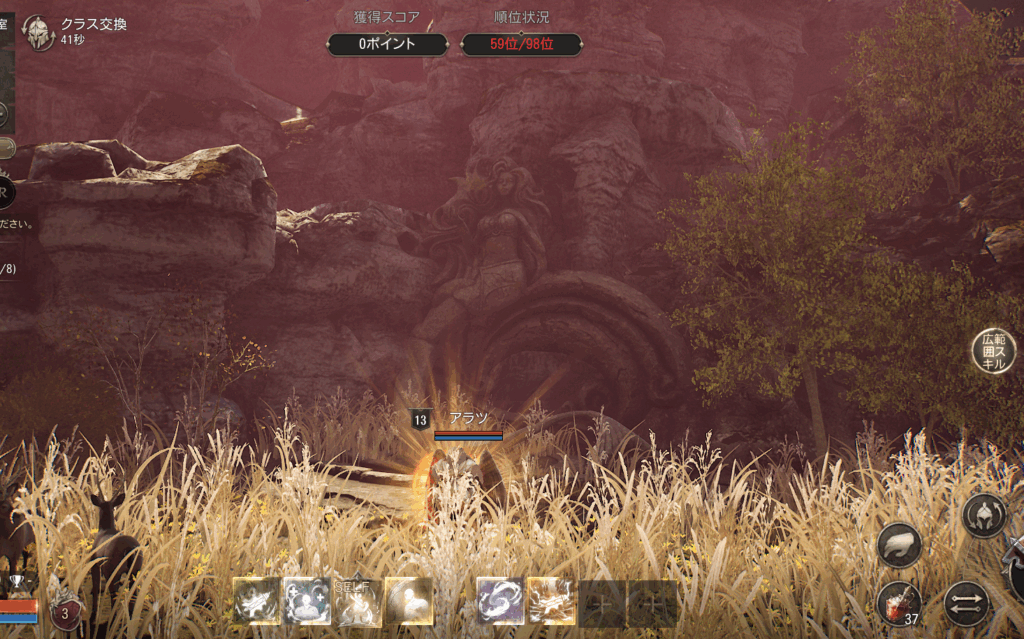1024x639 pixels.
Task: Trigger the winged figure skill icon
Action: [257, 602]
